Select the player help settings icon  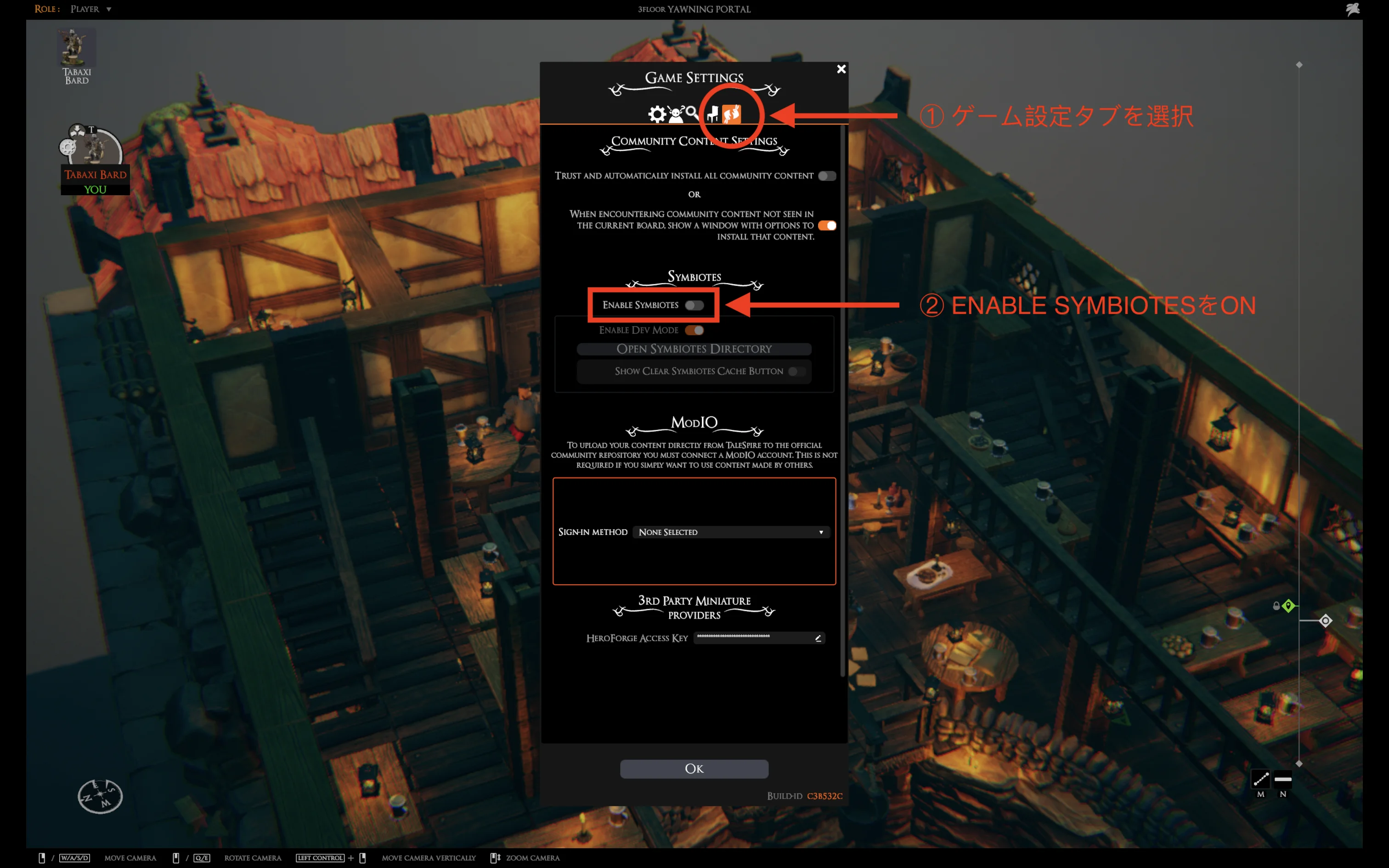pyautogui.click(x=675, y=114)
